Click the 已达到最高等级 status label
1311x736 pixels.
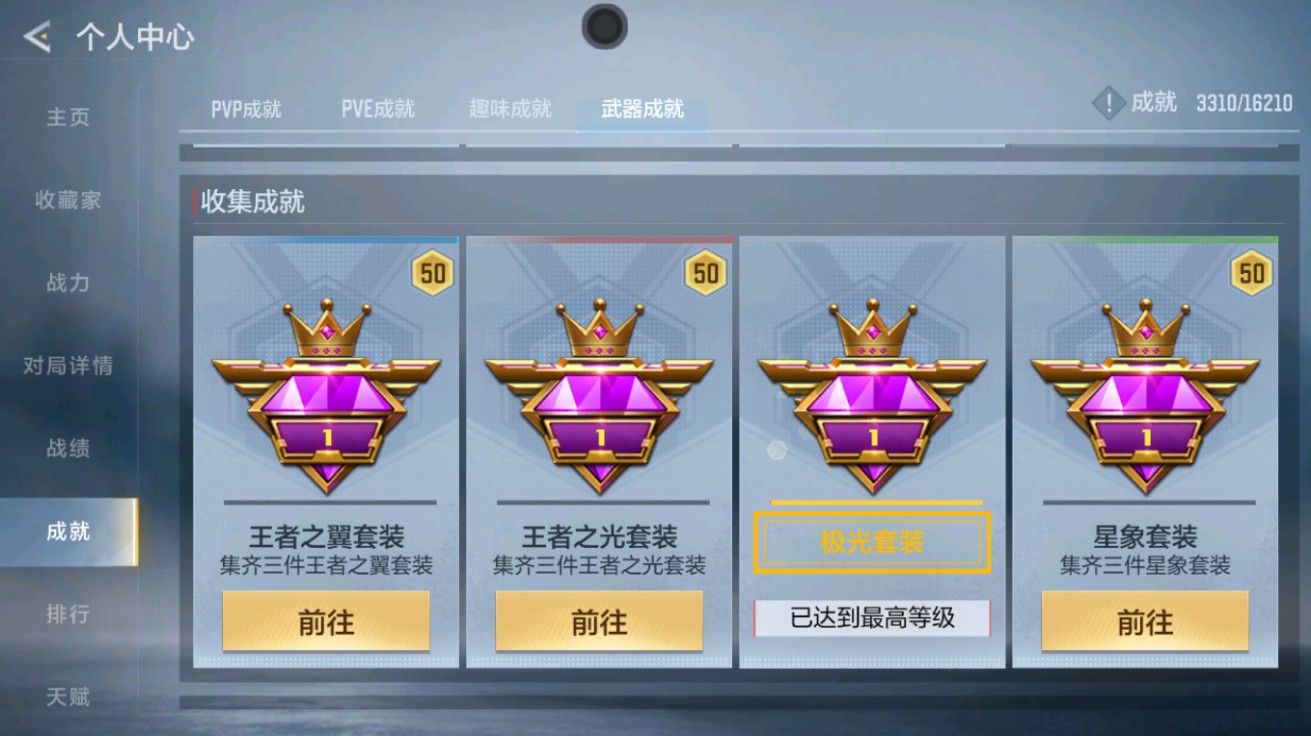pos(871,620)
